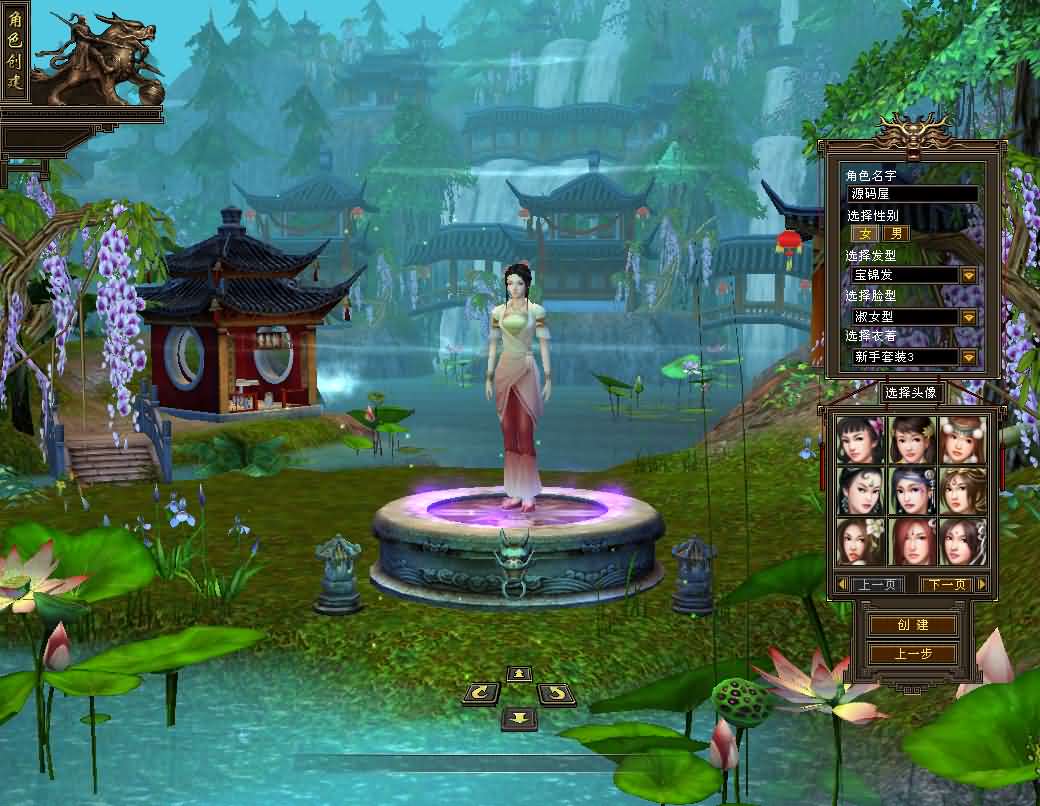Select the red-haired woman portrait
Screen dimensions: 1040x806
[x=912, y=541]
